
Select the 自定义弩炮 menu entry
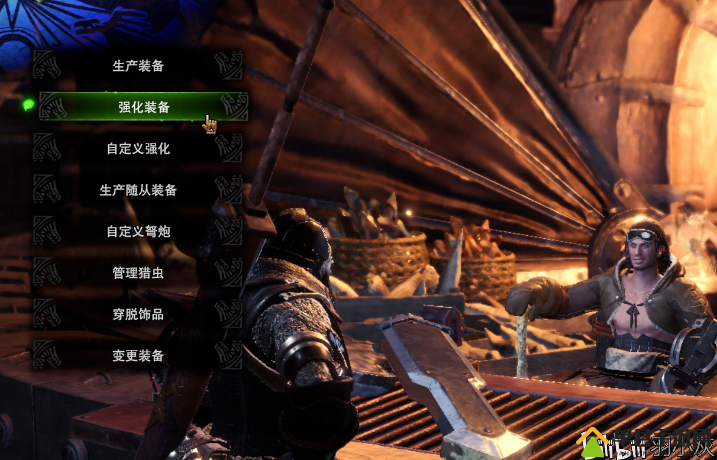coord(138,231)
